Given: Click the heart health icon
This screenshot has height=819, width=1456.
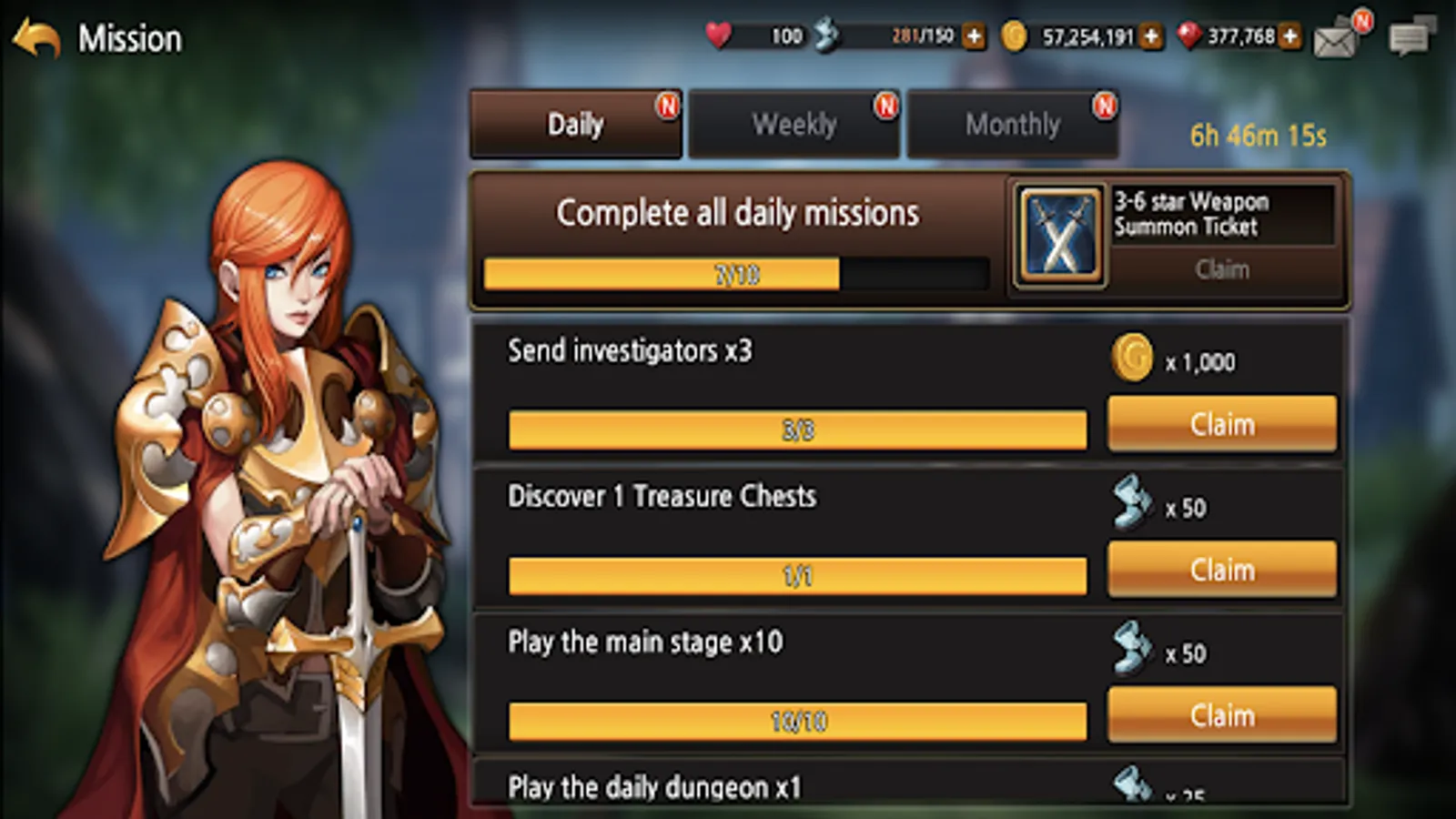Looking at the screenshot, I should click(x=718, y=36).
